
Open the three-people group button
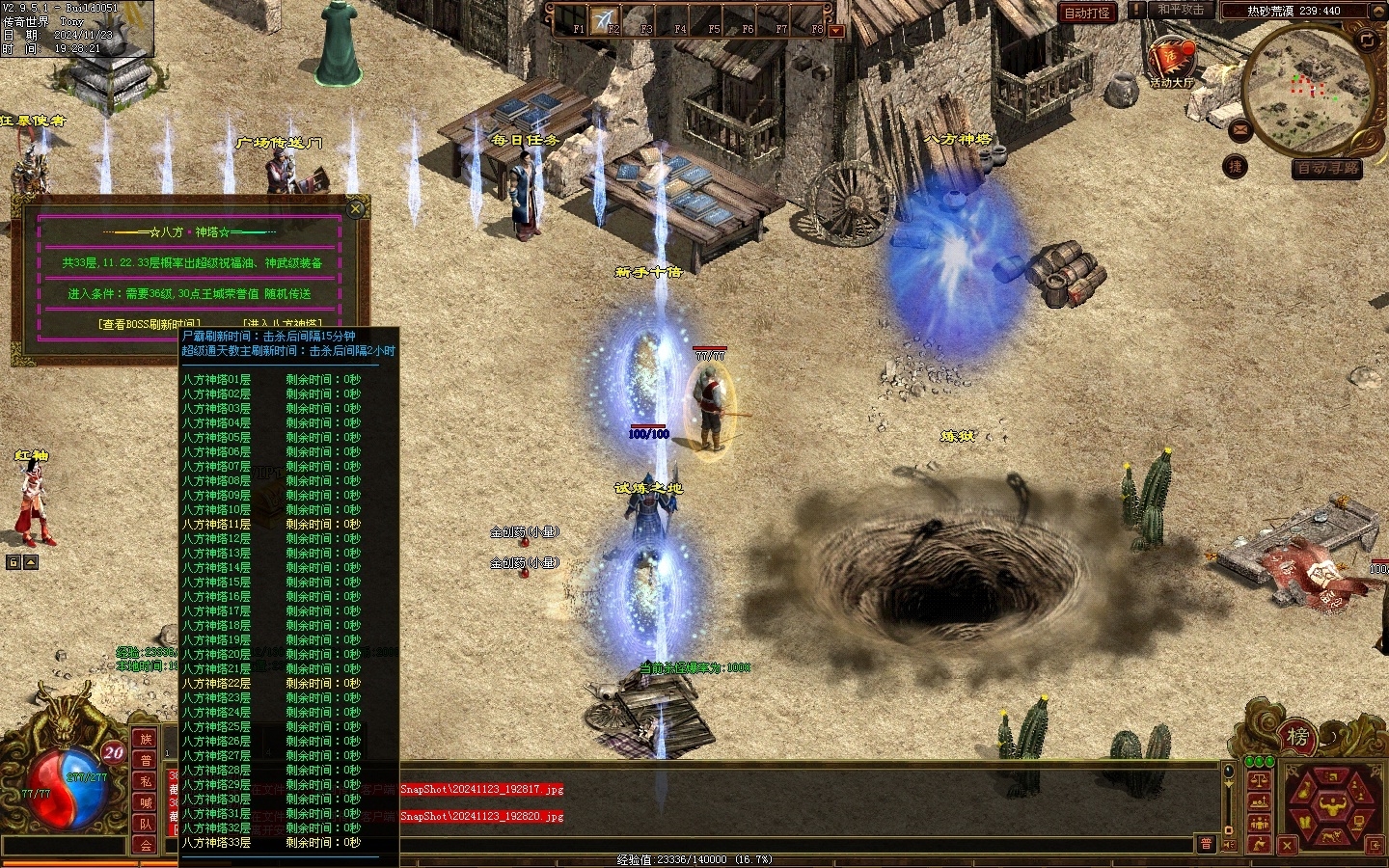coord(1258,823)
